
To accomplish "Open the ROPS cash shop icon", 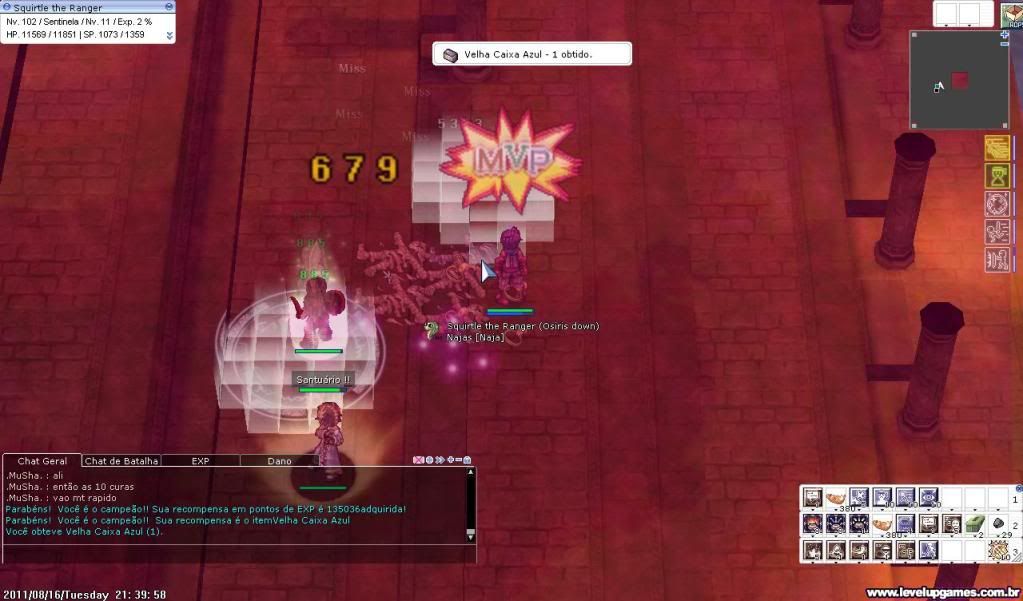I will [x=1010, y=13].
